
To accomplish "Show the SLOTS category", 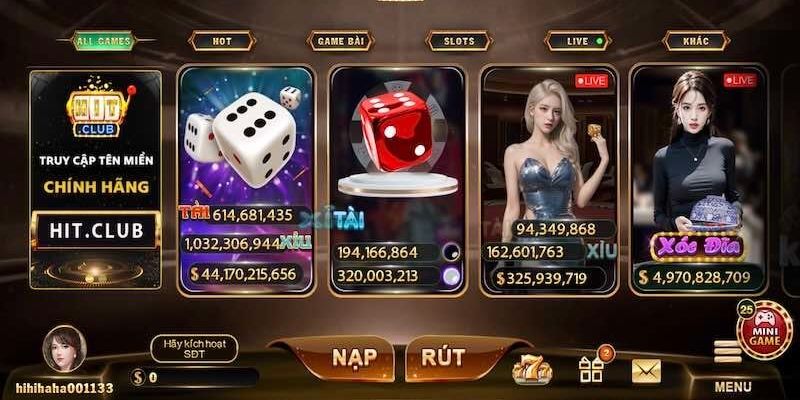I will 458,41.
